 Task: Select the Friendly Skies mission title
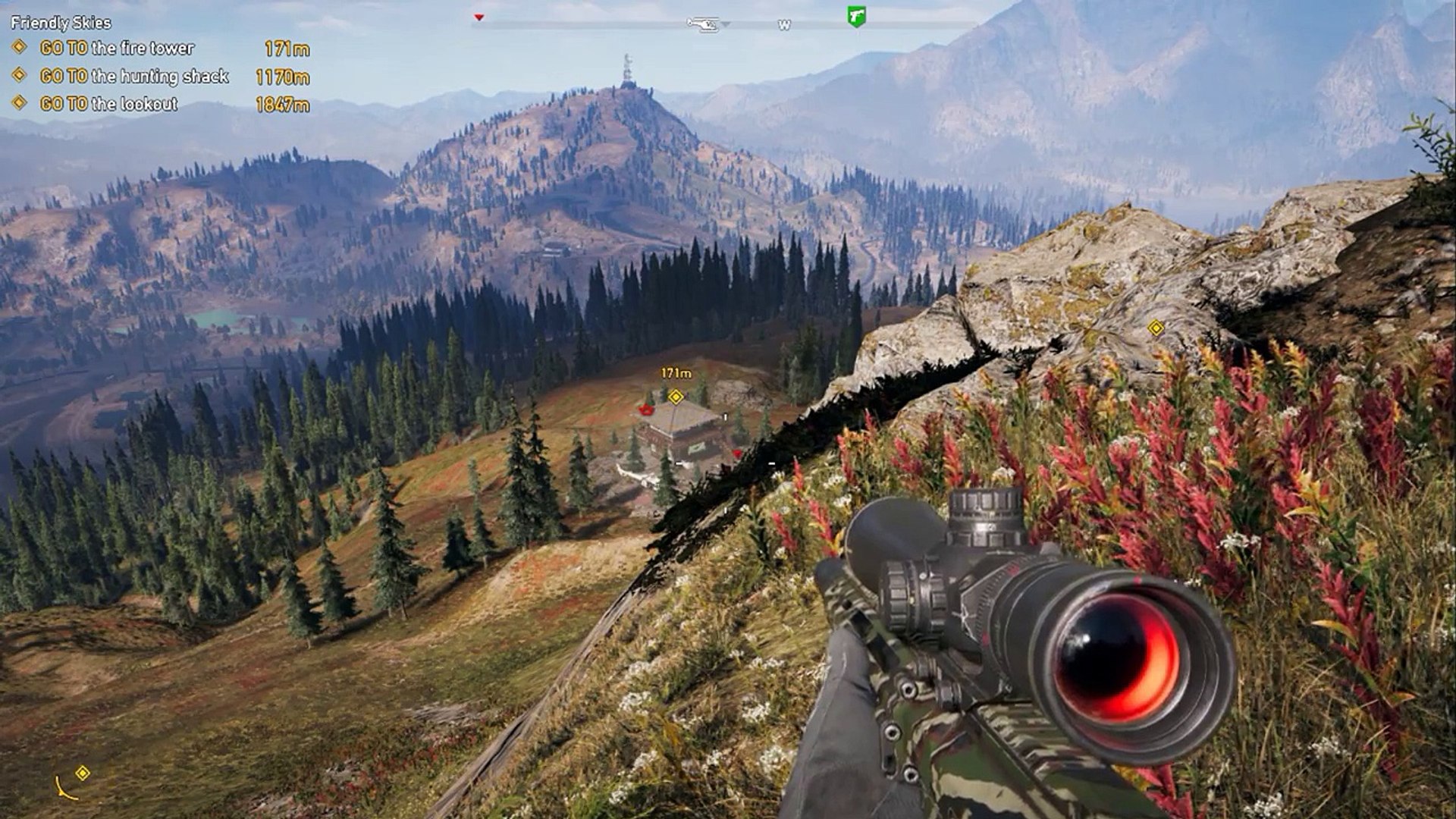[61, 23]
